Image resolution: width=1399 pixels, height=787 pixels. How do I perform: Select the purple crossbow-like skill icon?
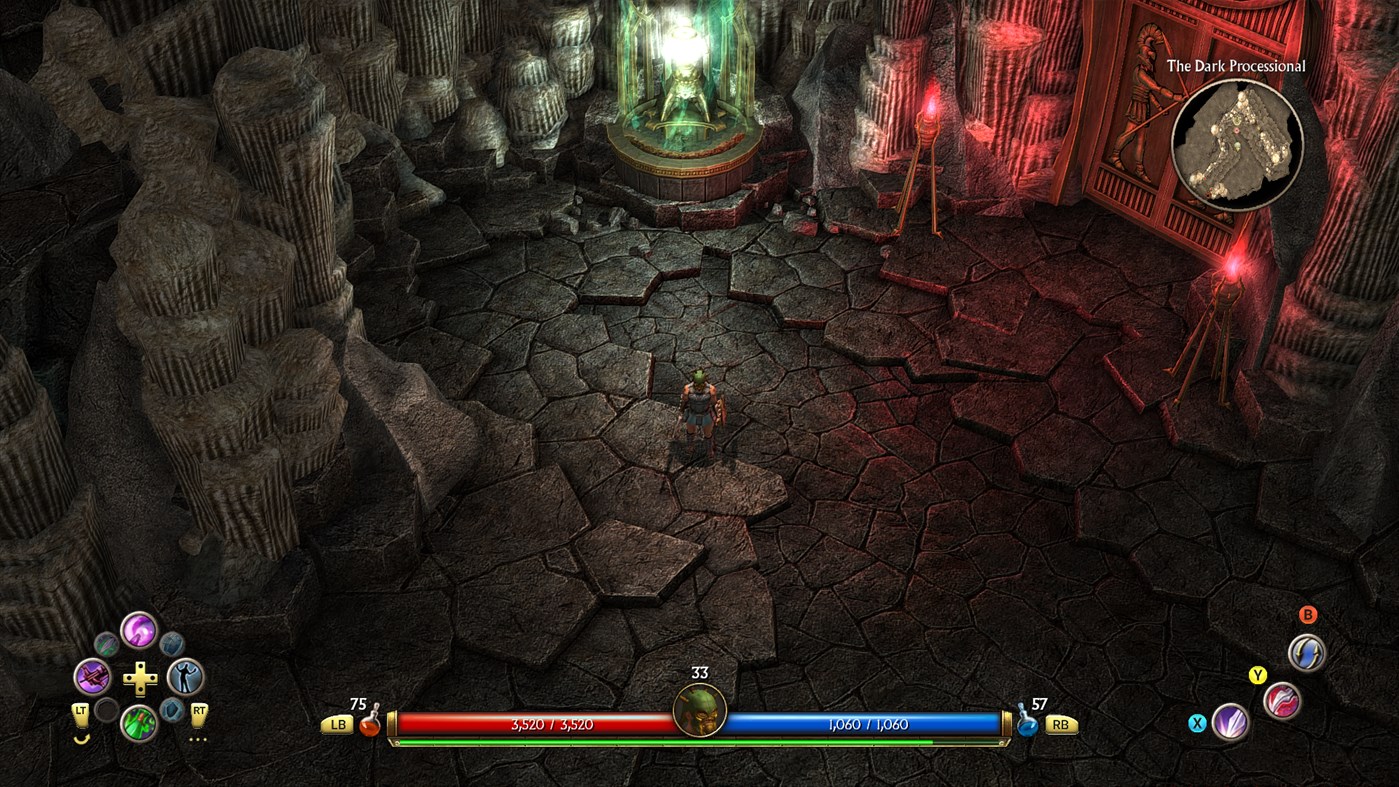pos(92,677)
